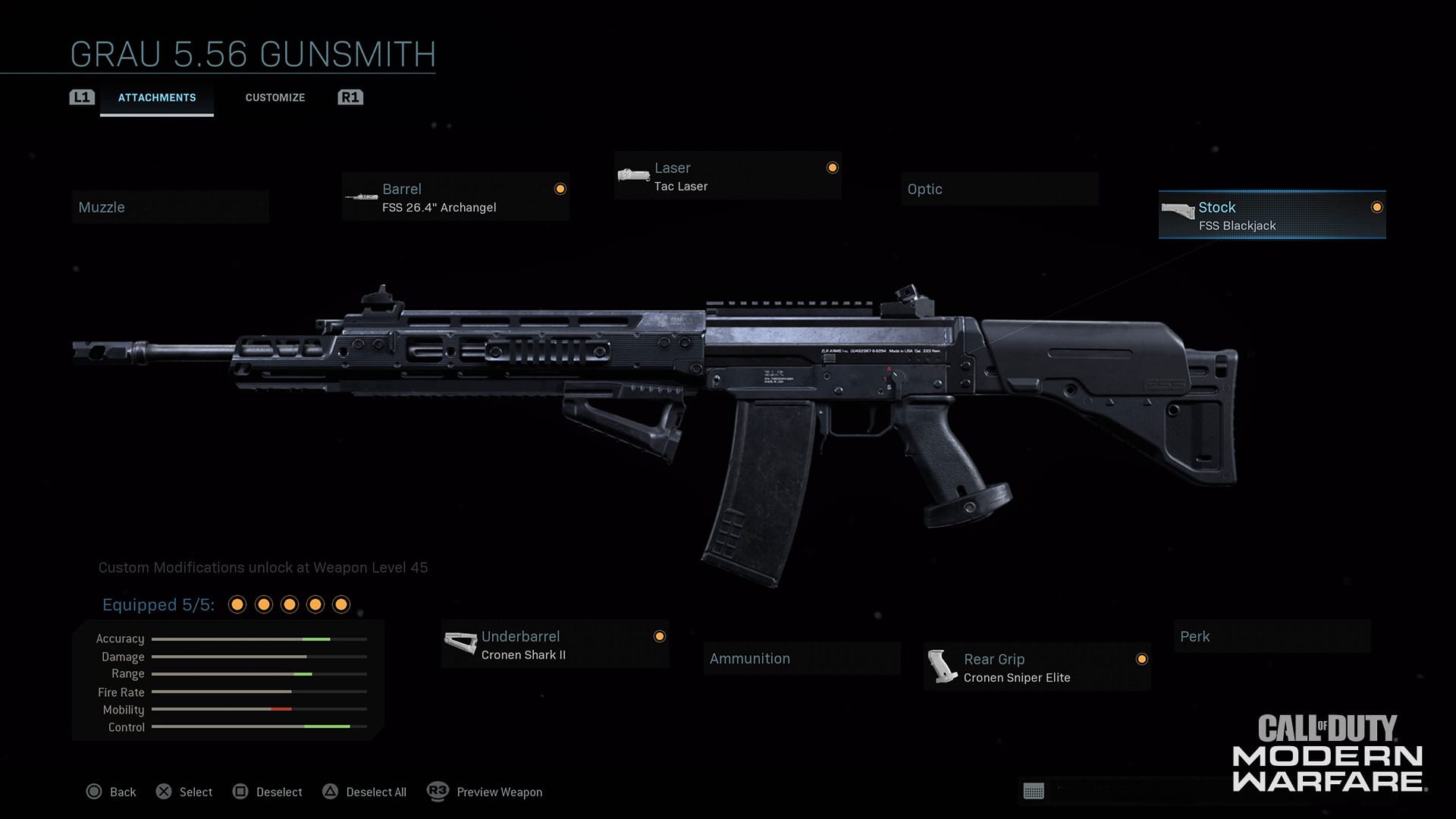The height and width of the screenshot is (819, 1456).
Task: Click Preview Weapon
Action: pyautogui.click(x=485, y=792)
